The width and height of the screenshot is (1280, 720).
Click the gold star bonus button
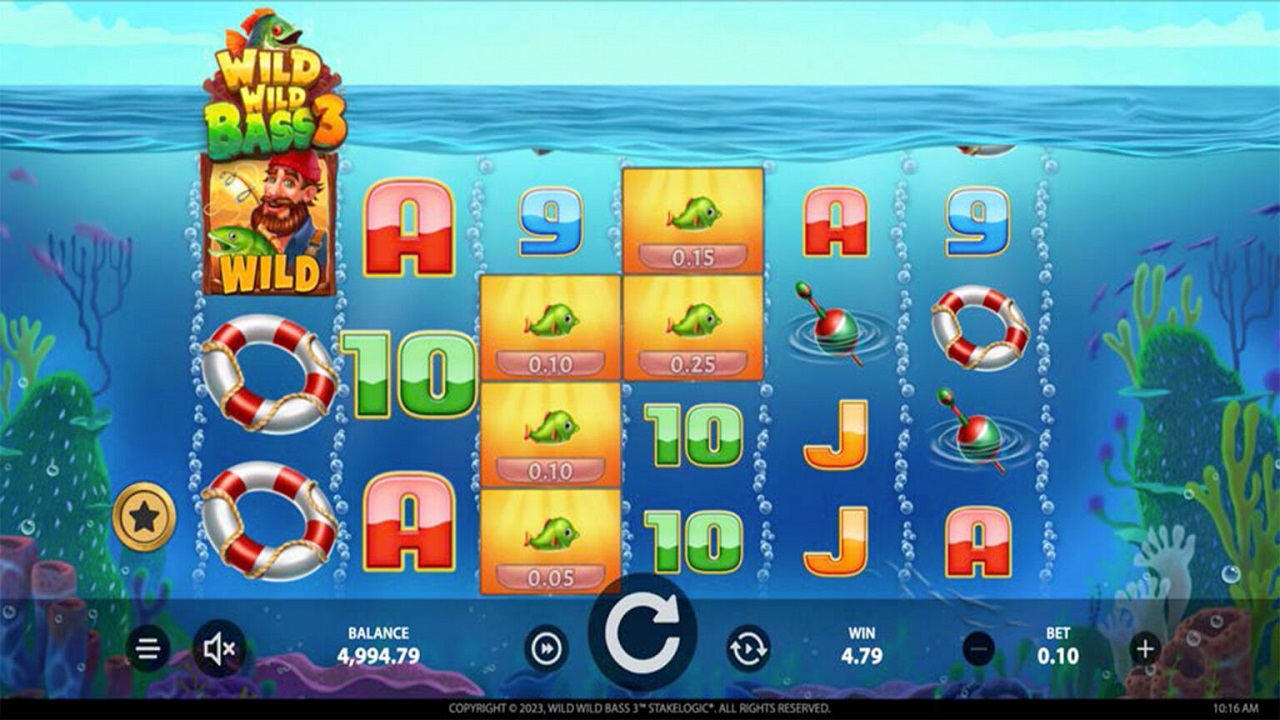click(144, 517)
